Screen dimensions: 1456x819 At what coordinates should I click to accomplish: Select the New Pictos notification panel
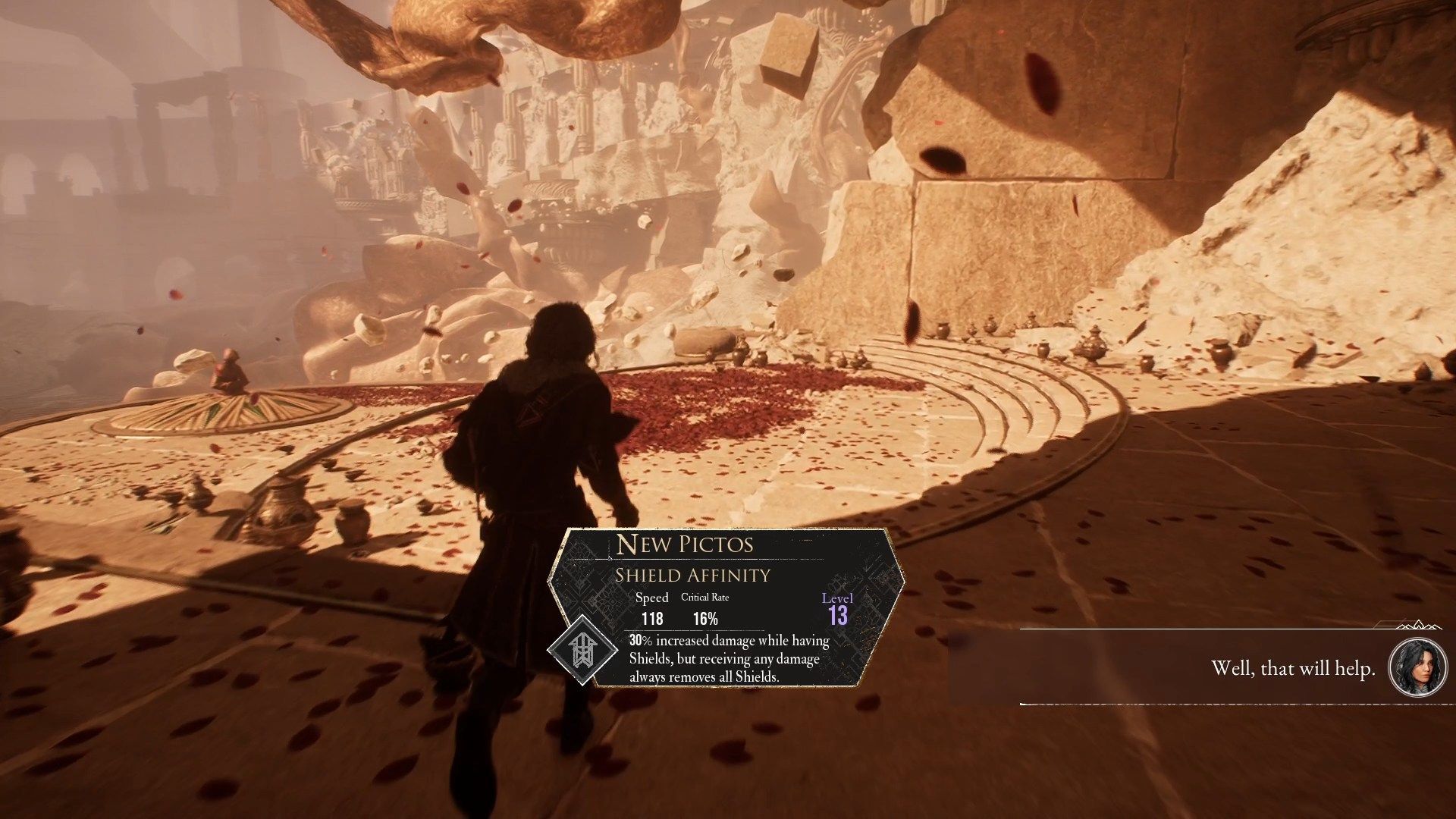click(x=728, y=607)
